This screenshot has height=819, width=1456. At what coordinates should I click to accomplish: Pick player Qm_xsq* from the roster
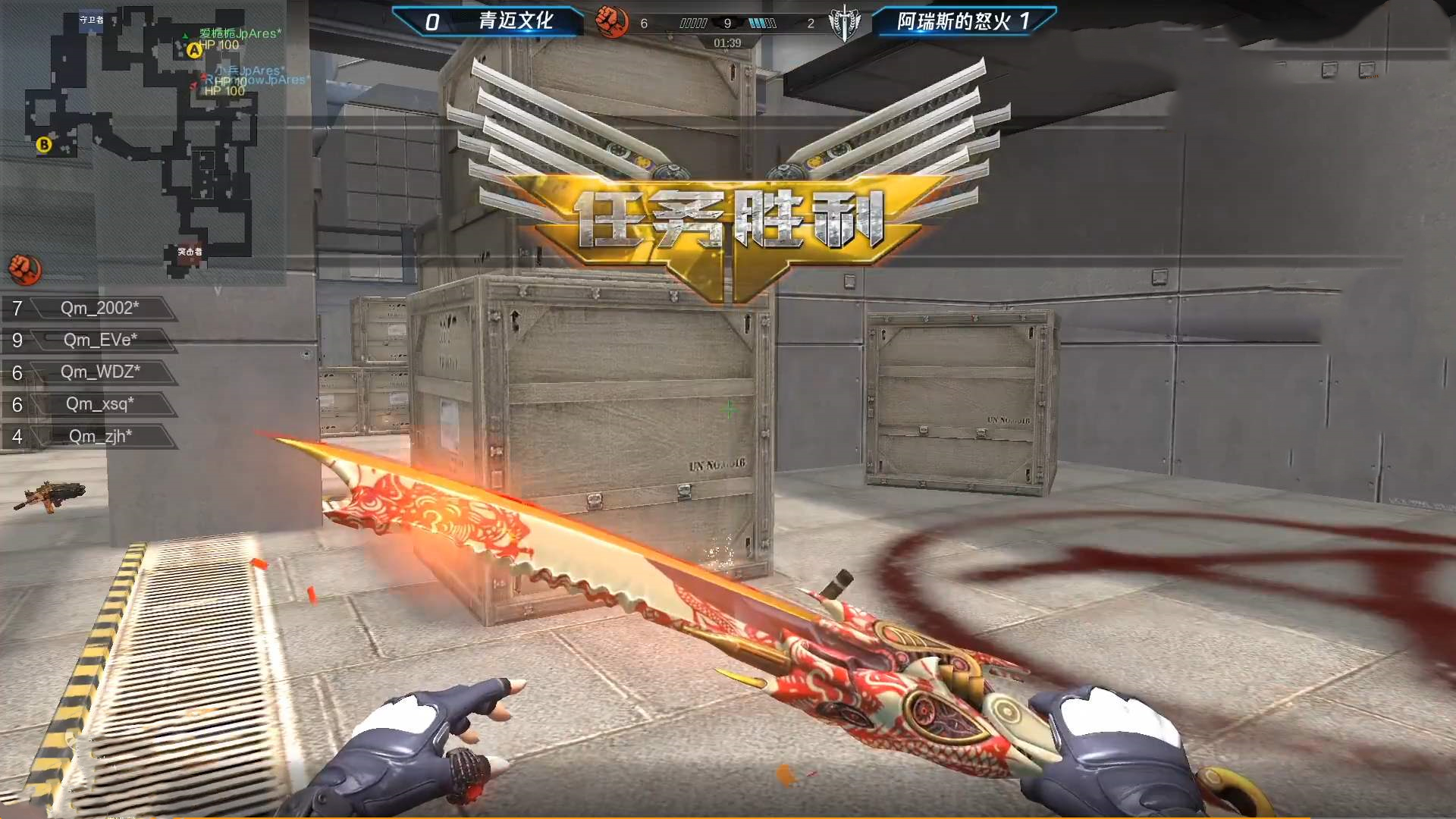click(x=100, y=403)
